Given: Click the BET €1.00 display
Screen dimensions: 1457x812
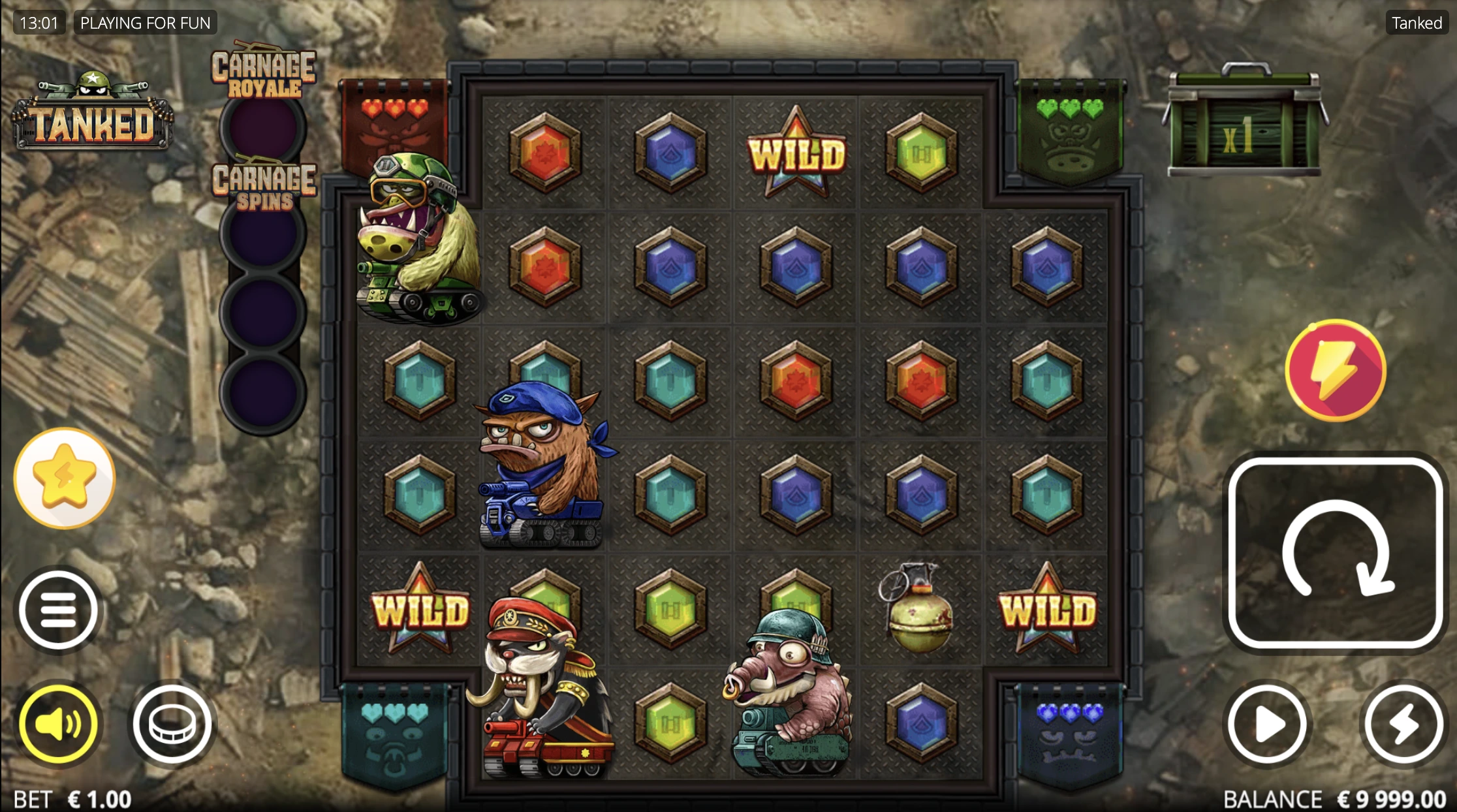Looking at the screenshot, I should click(x=72, y=798).
